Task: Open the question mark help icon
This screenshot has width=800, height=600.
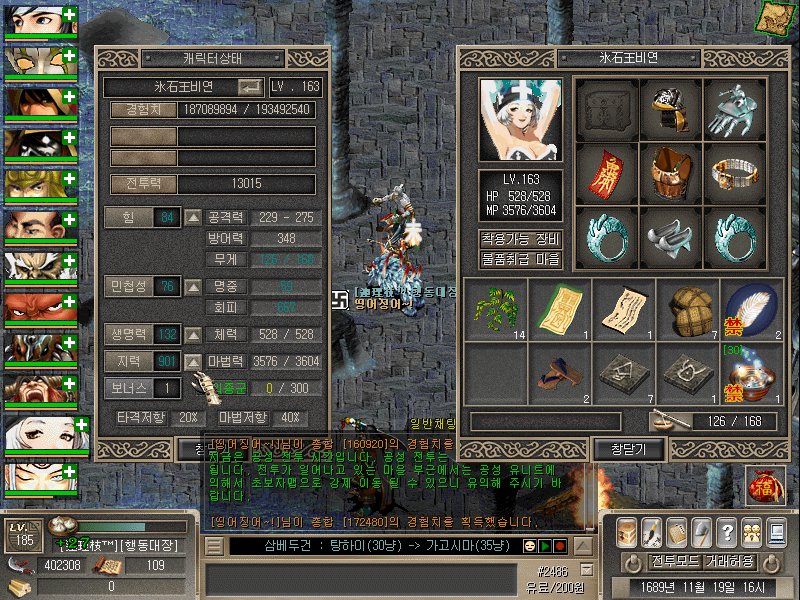Action: tap(728, 531)
